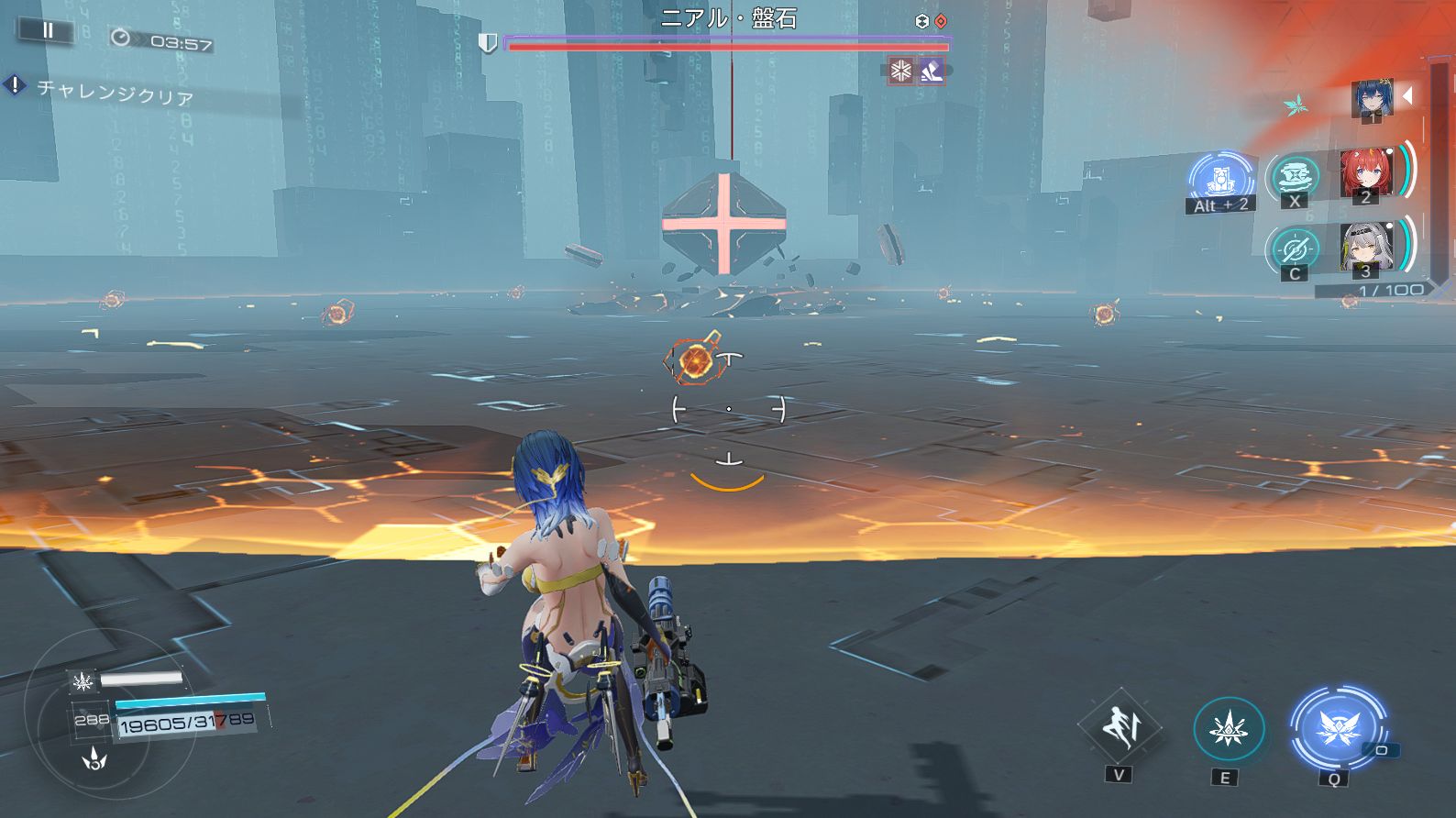Use the diamond-shaped dash skill

[x=1119, y=728]
